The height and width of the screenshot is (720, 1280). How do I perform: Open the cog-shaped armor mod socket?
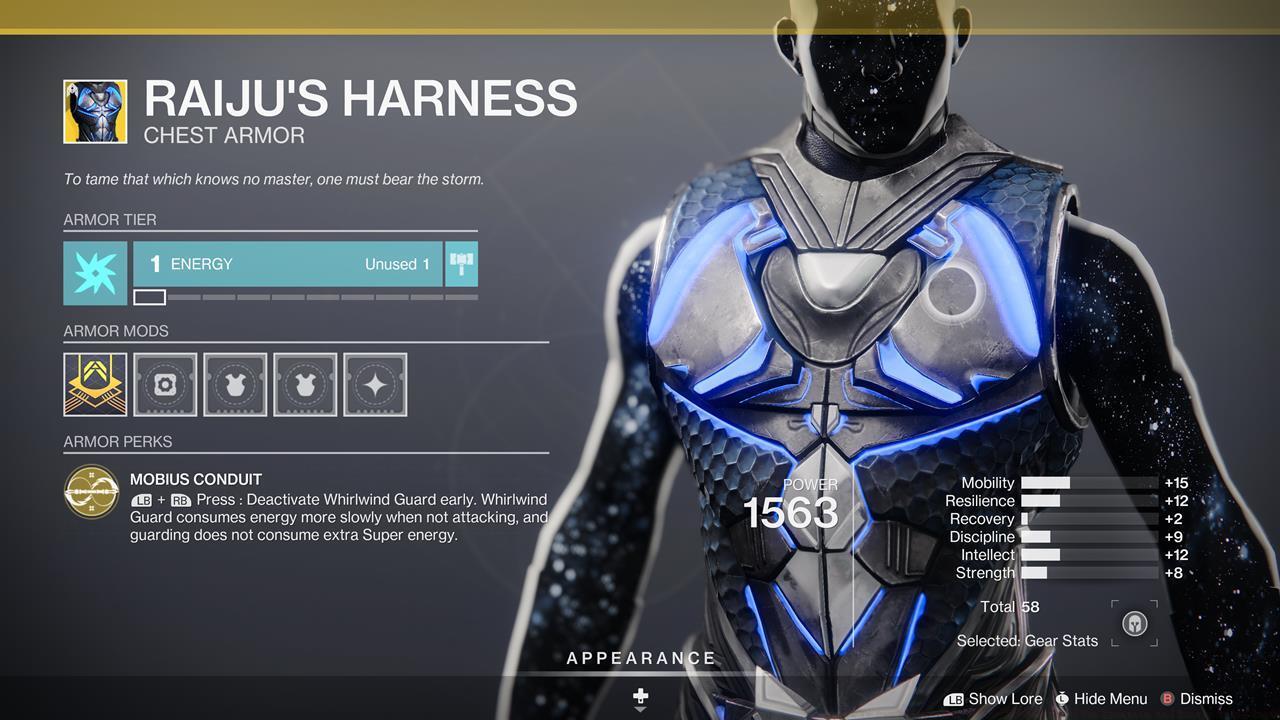click(x=164, y=385)
